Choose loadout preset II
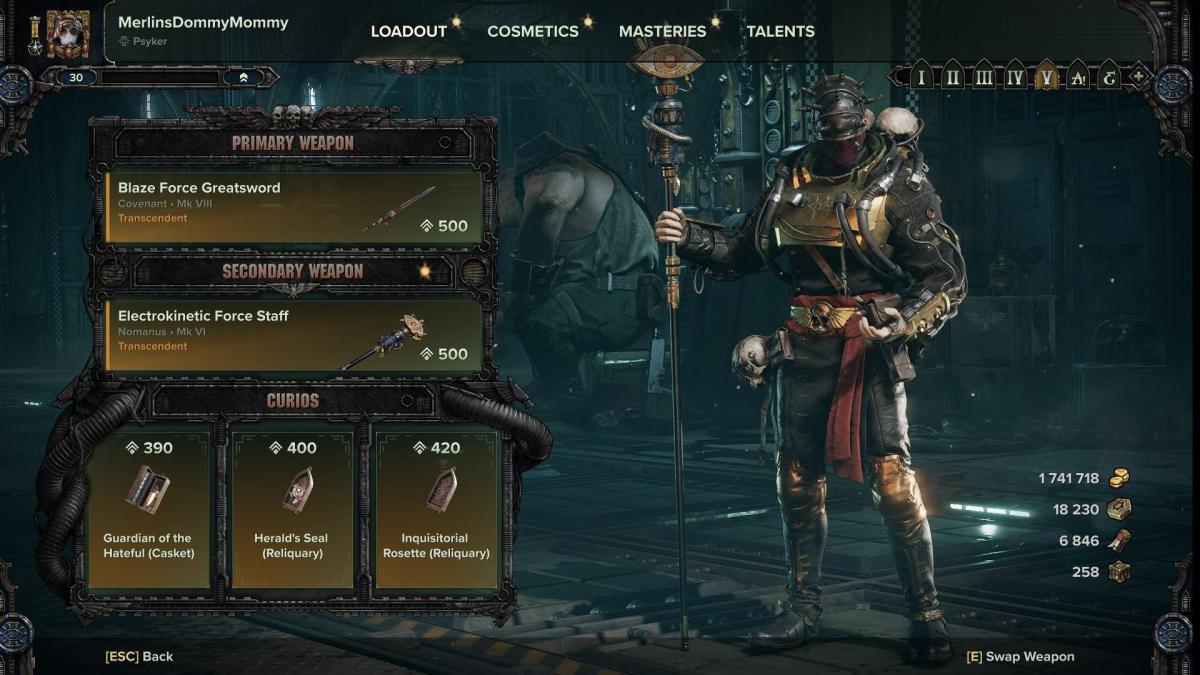The height and width of the screenshot is (675, 1200). (x=953, y=76)
